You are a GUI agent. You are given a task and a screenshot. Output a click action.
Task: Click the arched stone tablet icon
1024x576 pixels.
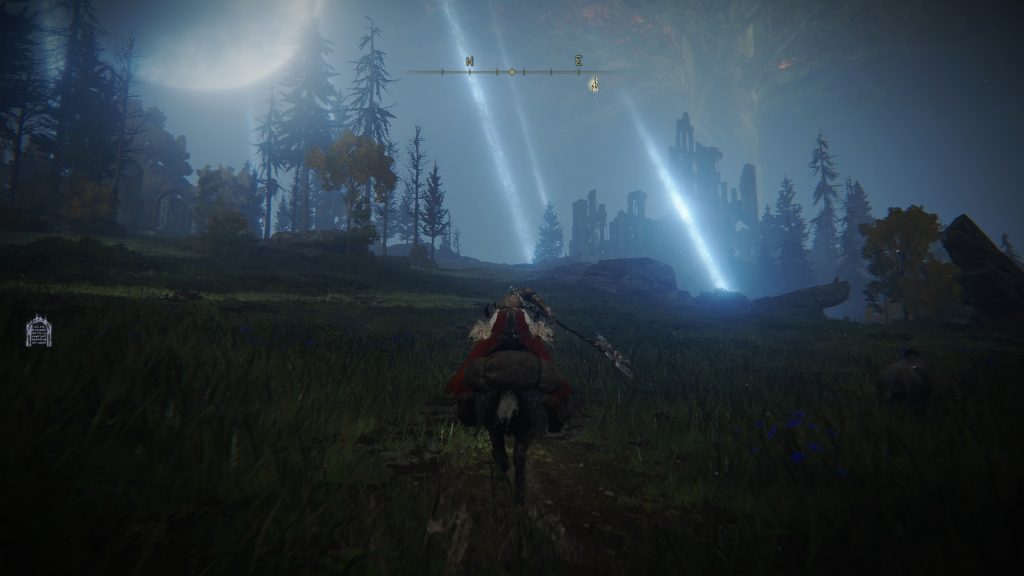point(38,331)
